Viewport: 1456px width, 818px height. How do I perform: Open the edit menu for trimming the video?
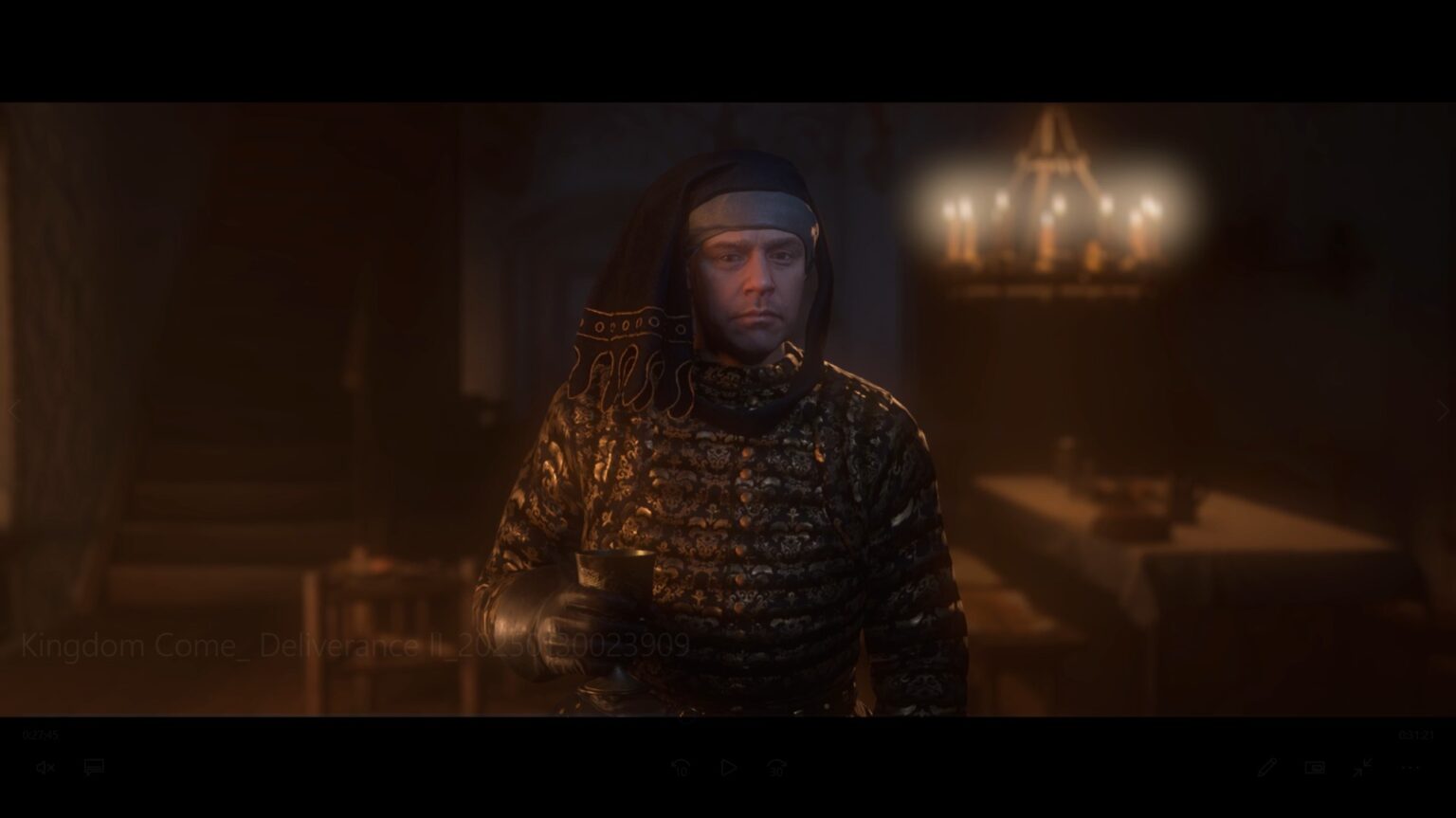click(x=1268, y=768)
